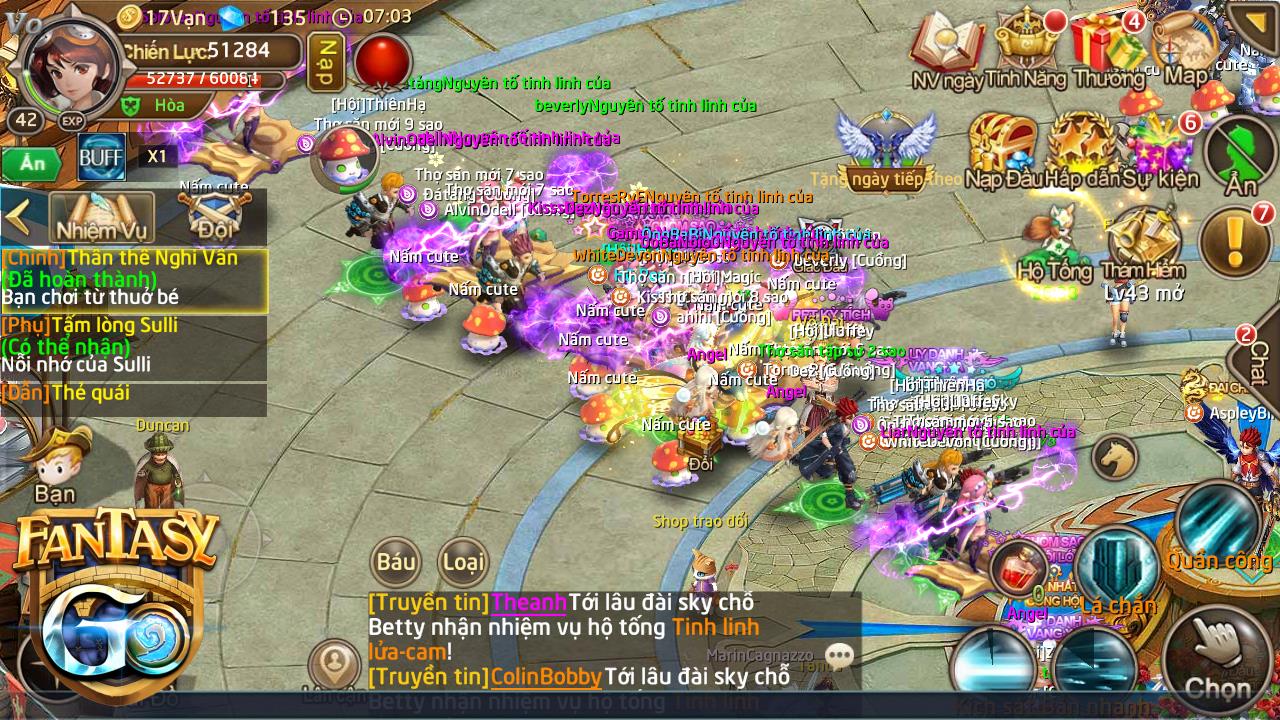Image resolution: width=1280 pixels, height=720 pixels.
Task: Open the Bạn friends icon
Action: tap(55, 463)
